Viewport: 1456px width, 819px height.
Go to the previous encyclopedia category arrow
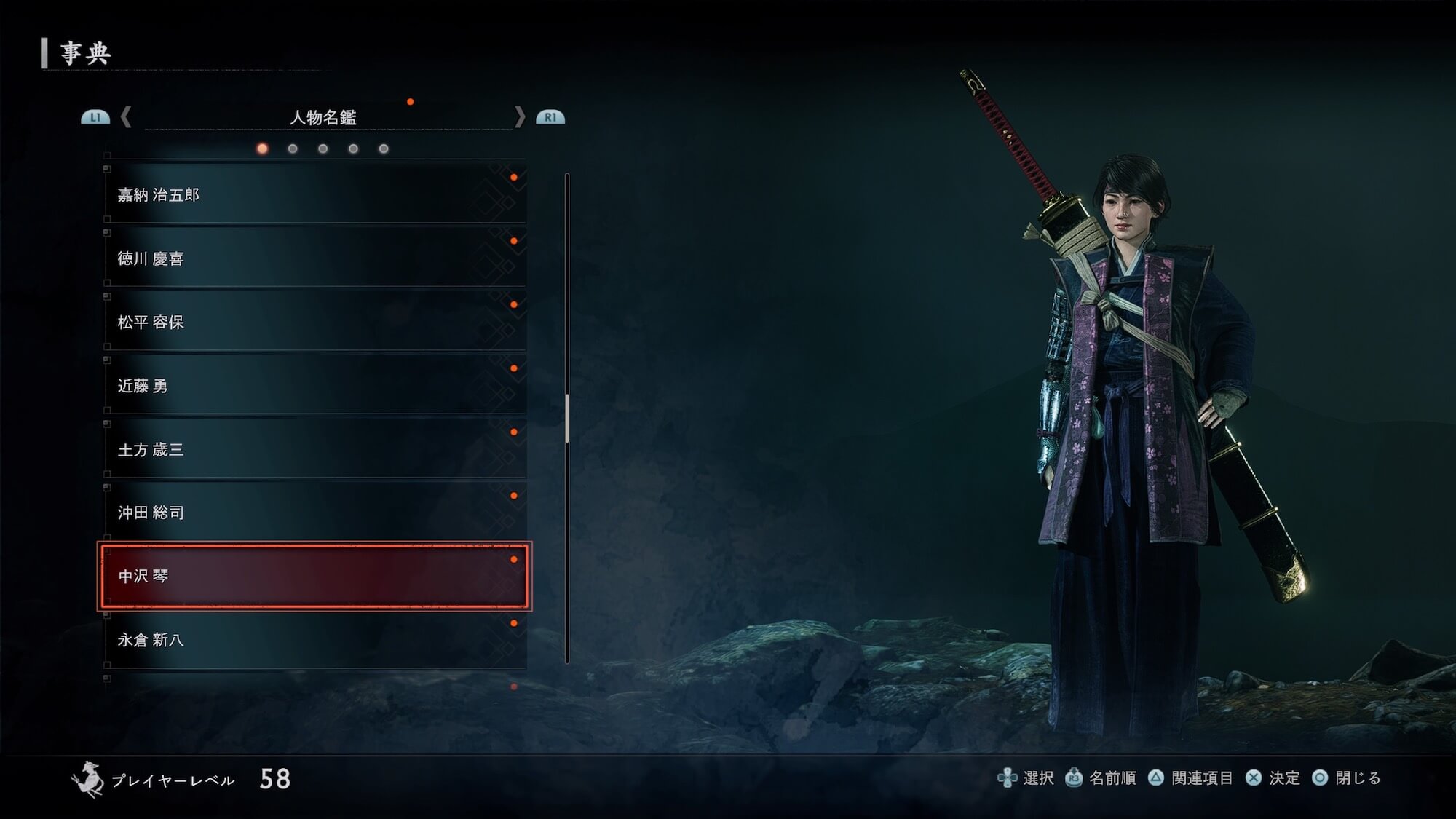pyautogui.click(x=126, y=116)
